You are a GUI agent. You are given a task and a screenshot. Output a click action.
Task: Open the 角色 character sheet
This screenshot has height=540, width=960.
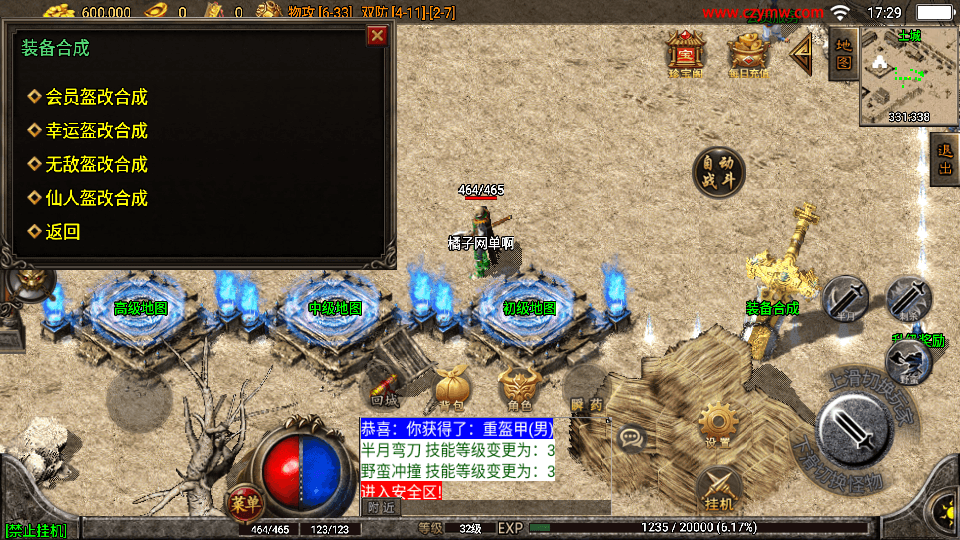coord(518,388)
